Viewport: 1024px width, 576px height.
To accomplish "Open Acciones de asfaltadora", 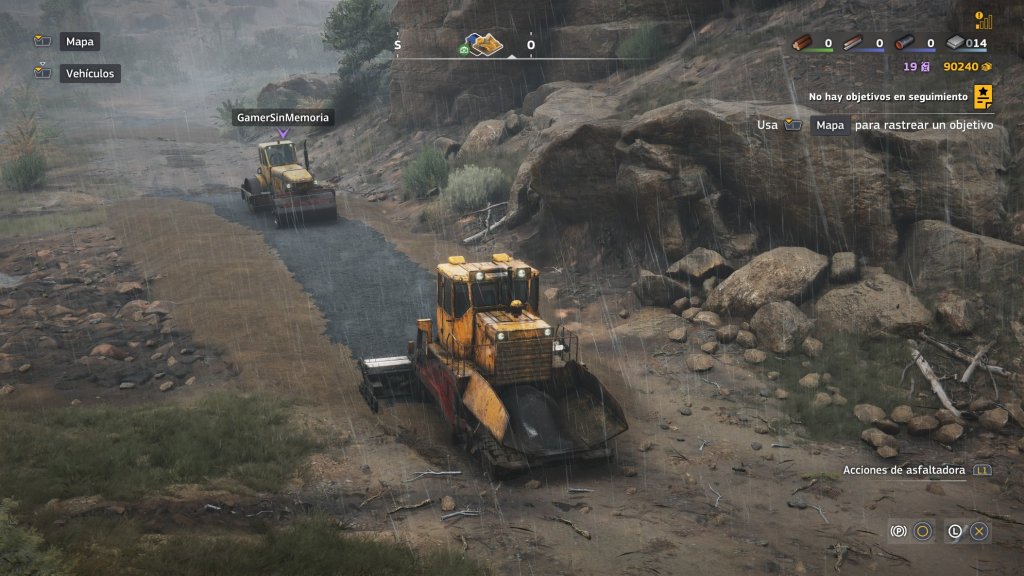I will click(x=904, y=469).
